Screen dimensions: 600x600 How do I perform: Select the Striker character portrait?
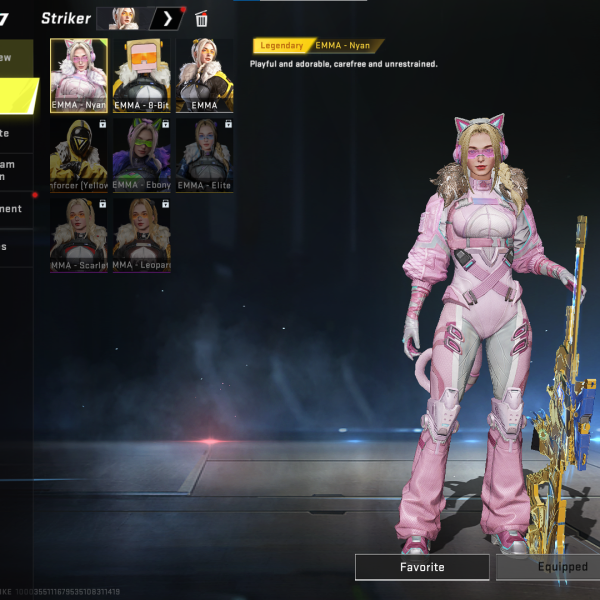(124, 18)
